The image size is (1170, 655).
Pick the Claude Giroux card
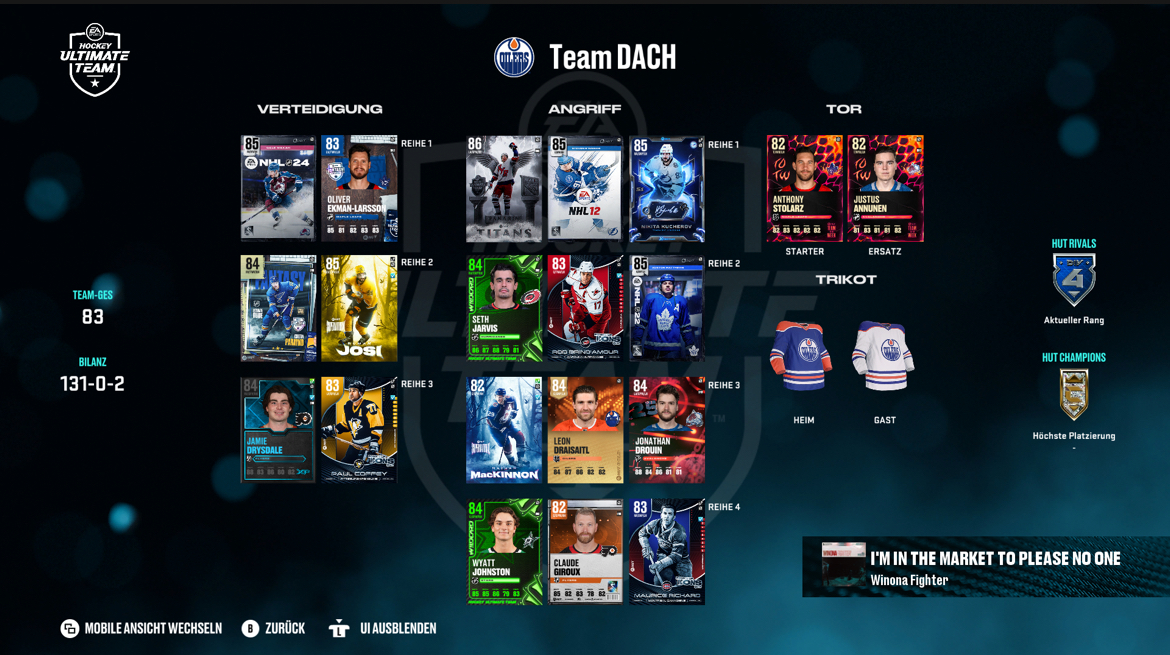585,552
